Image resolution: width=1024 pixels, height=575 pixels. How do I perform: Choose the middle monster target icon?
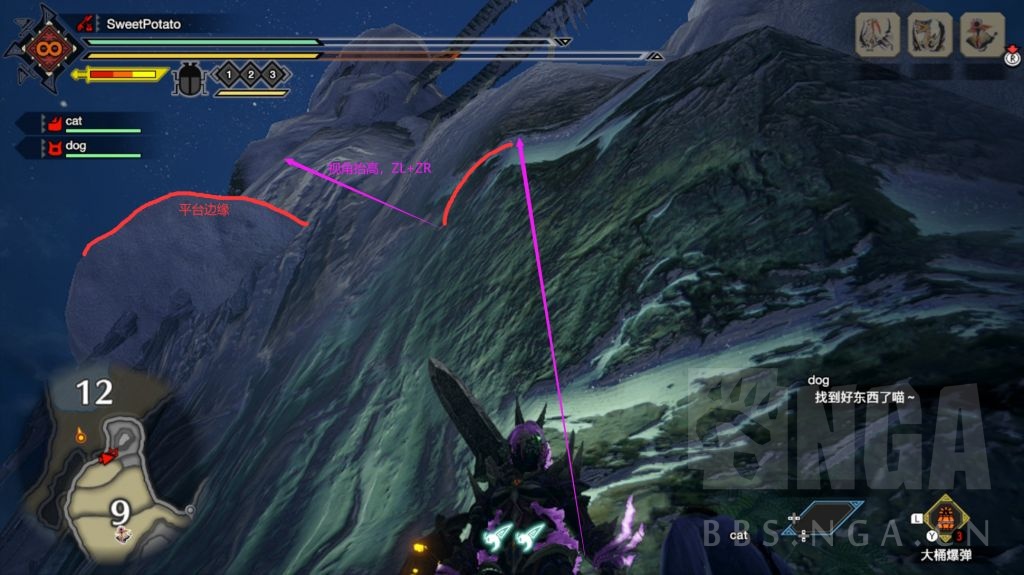tap(927, 35)
